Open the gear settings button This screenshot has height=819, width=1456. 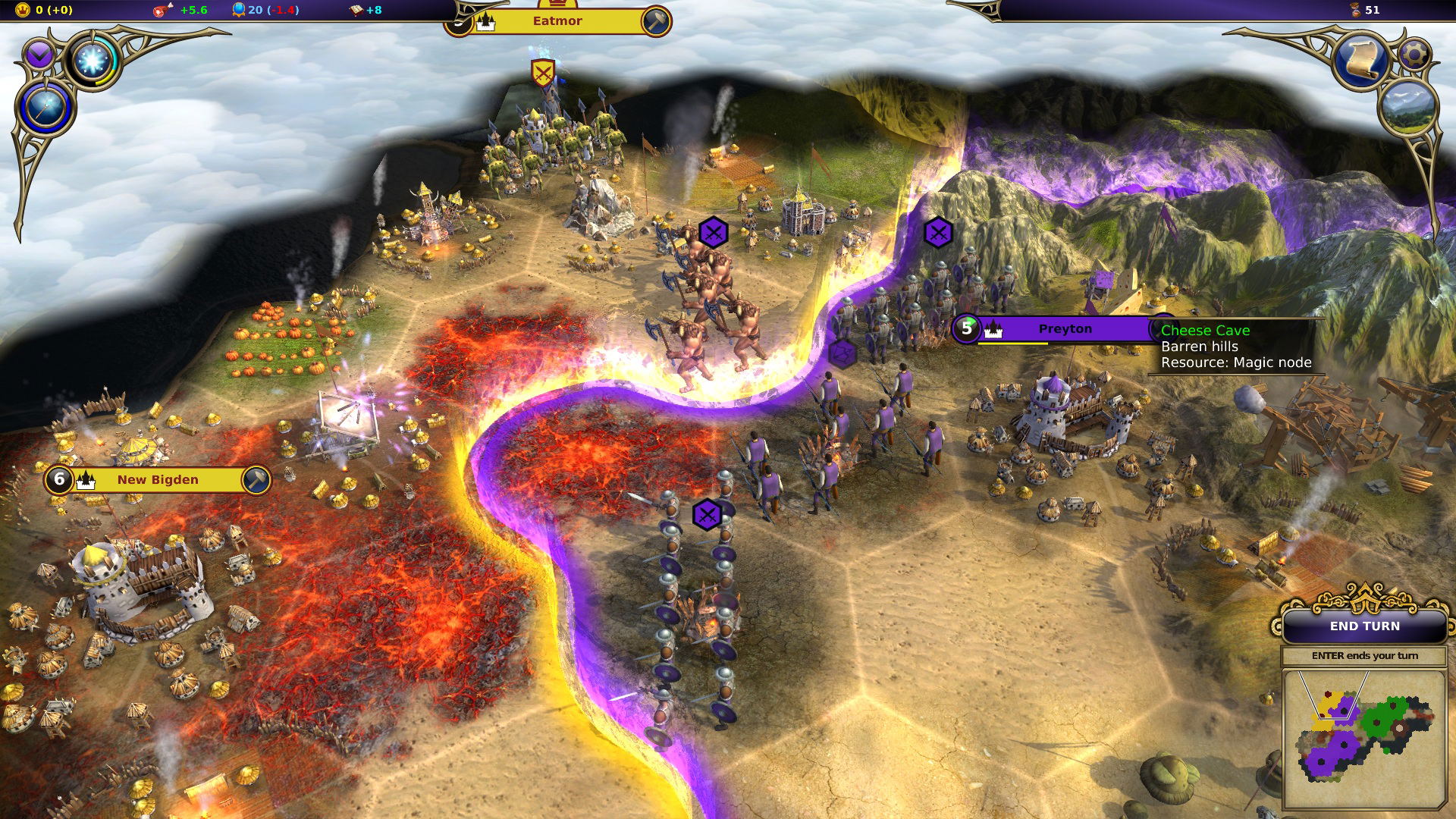(x=1414, y=55)
